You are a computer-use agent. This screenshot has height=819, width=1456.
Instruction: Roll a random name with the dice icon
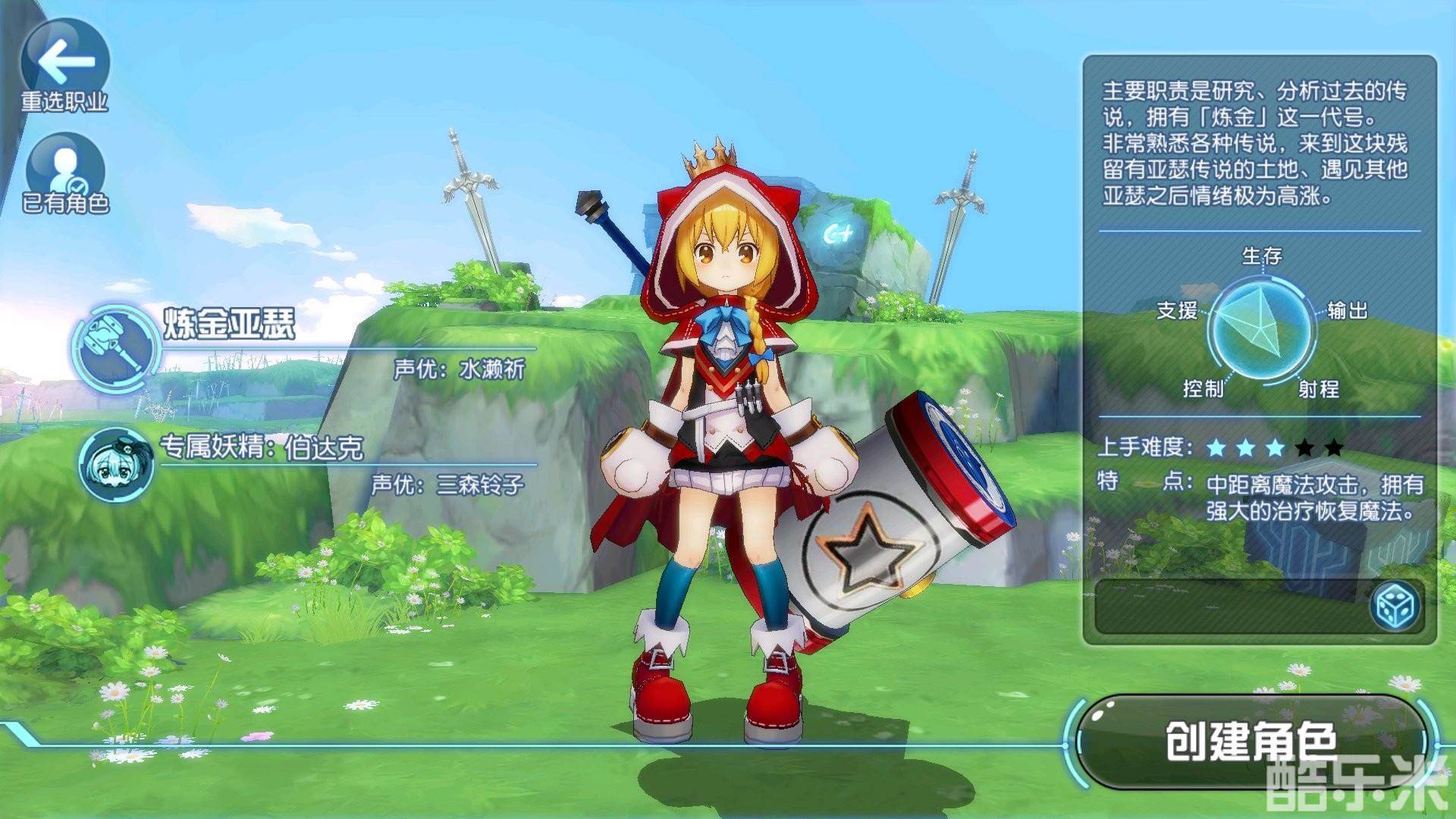[1395, 607]
